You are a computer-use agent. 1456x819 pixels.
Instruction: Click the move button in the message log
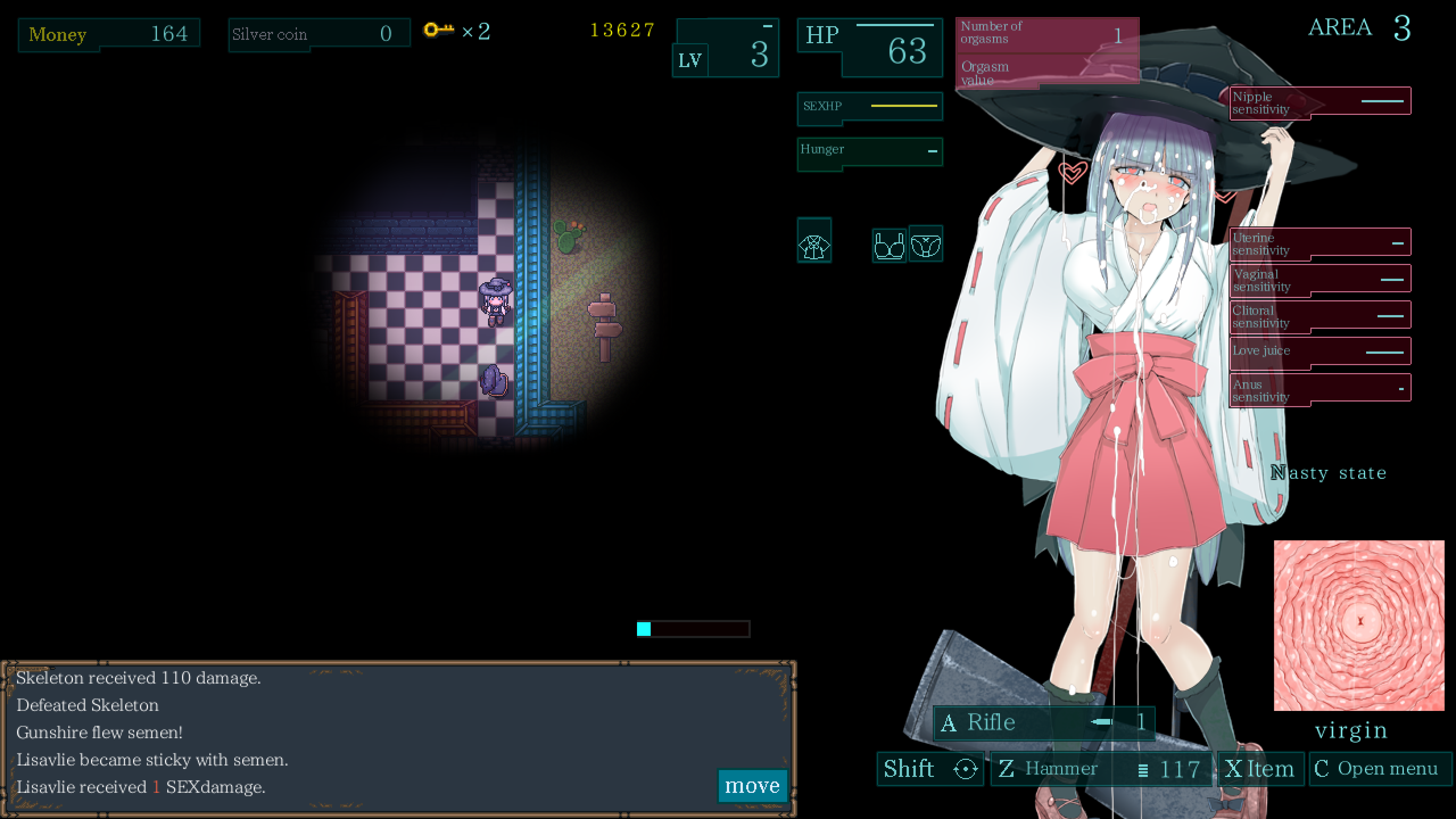[752, 785]
